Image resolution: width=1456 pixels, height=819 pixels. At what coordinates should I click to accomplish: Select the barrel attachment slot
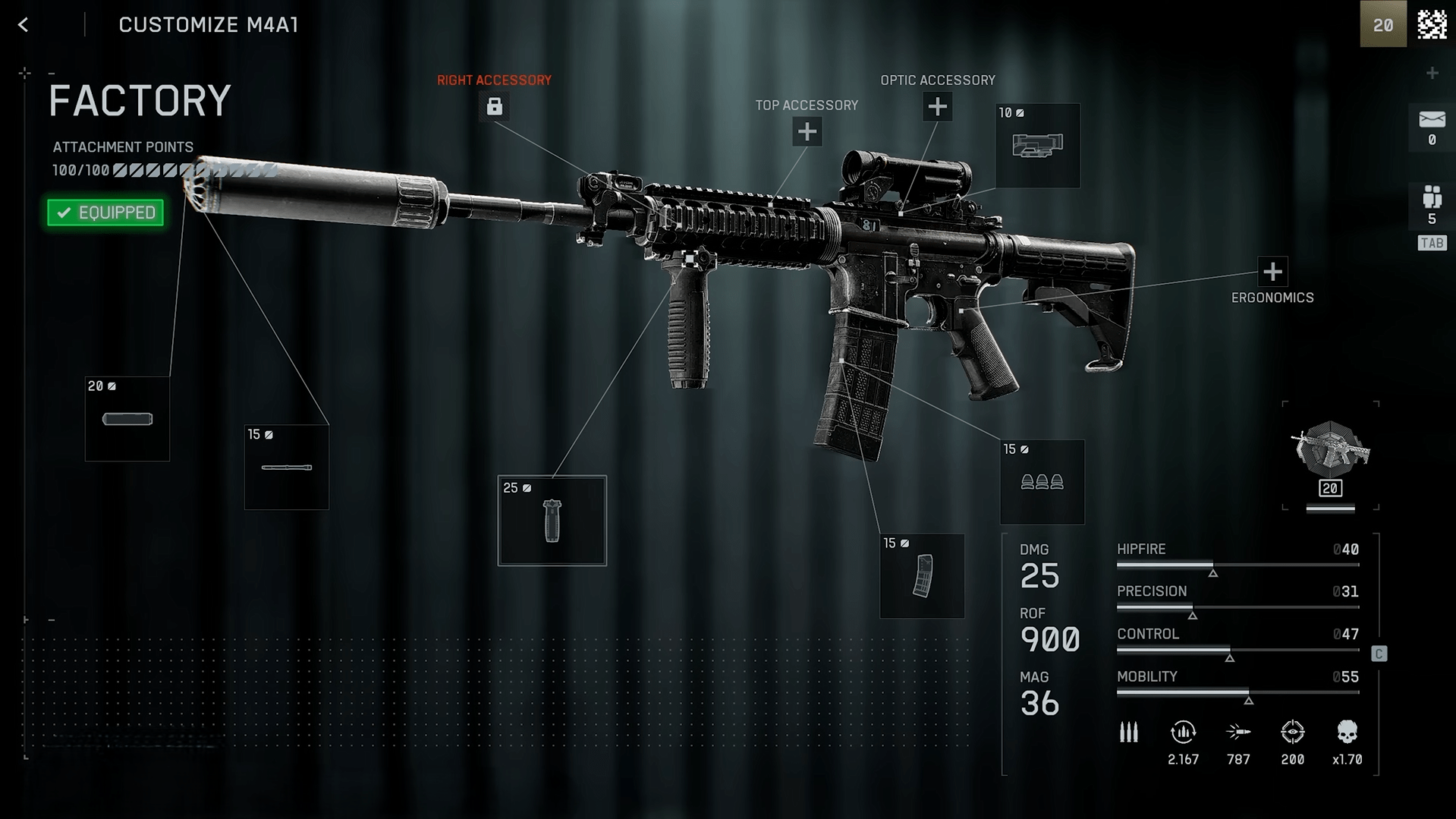[287, 467]
